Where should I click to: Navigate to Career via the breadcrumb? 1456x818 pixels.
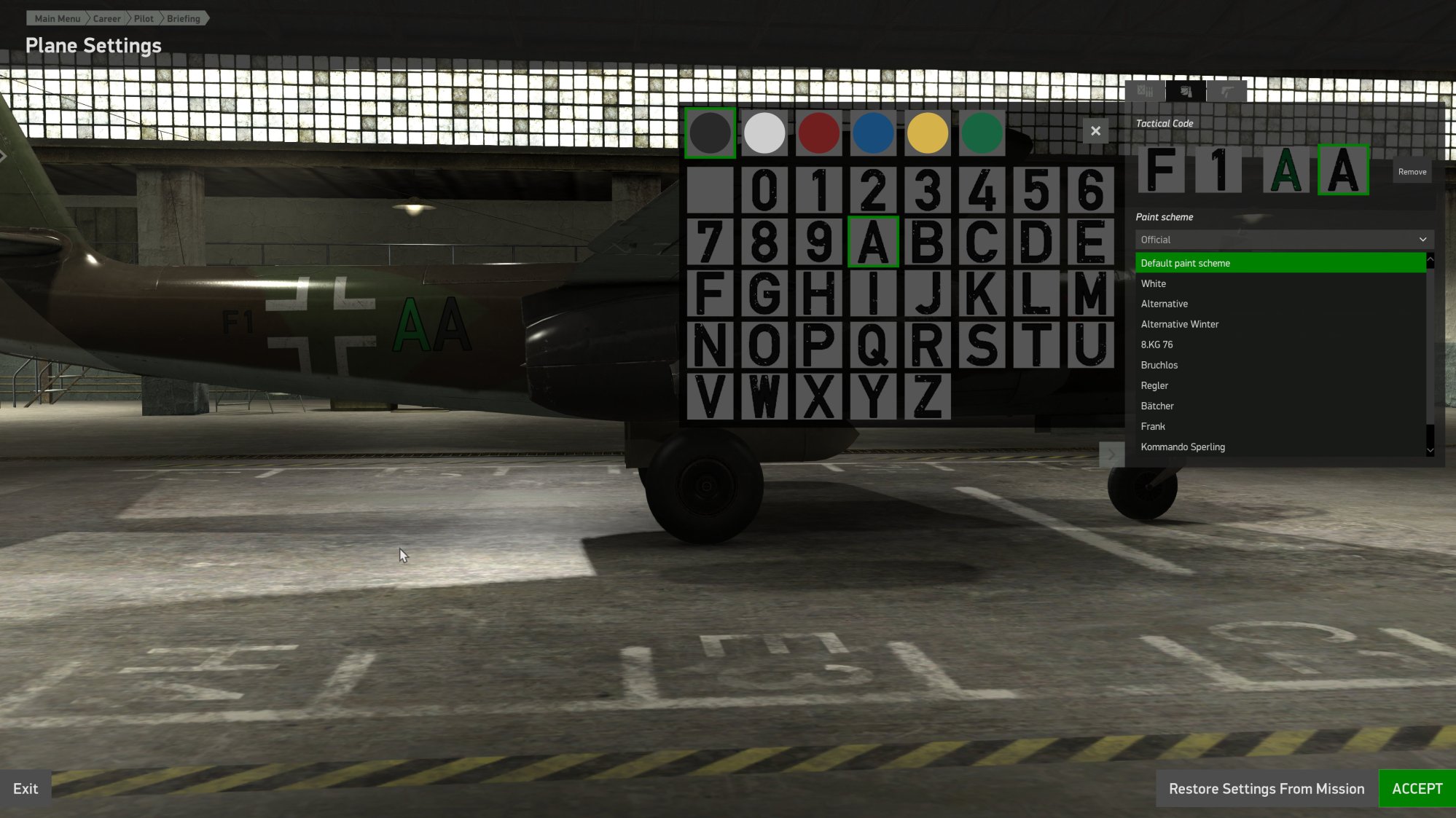point(106,18)
